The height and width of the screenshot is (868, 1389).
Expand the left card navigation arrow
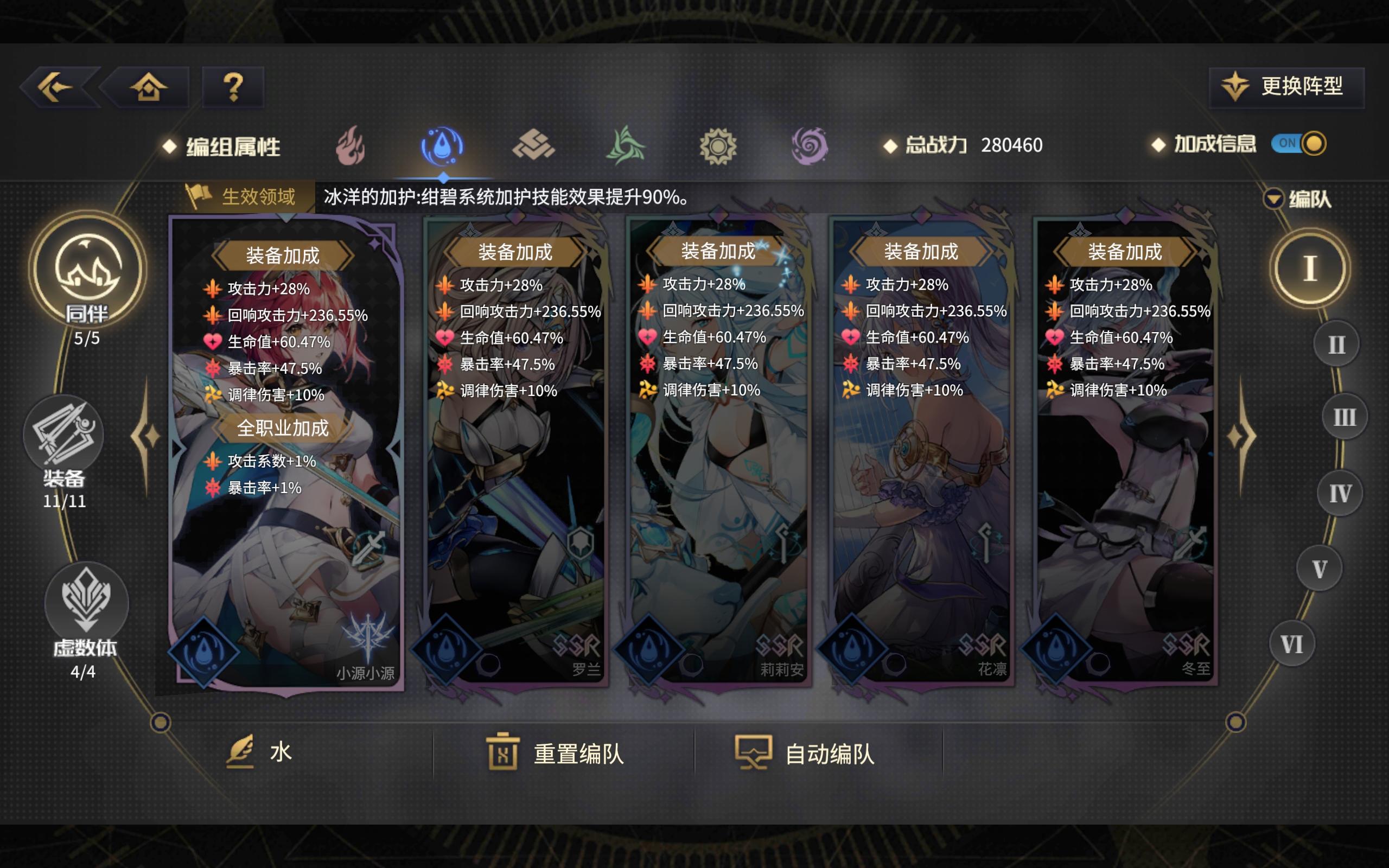tap(145, 437)
